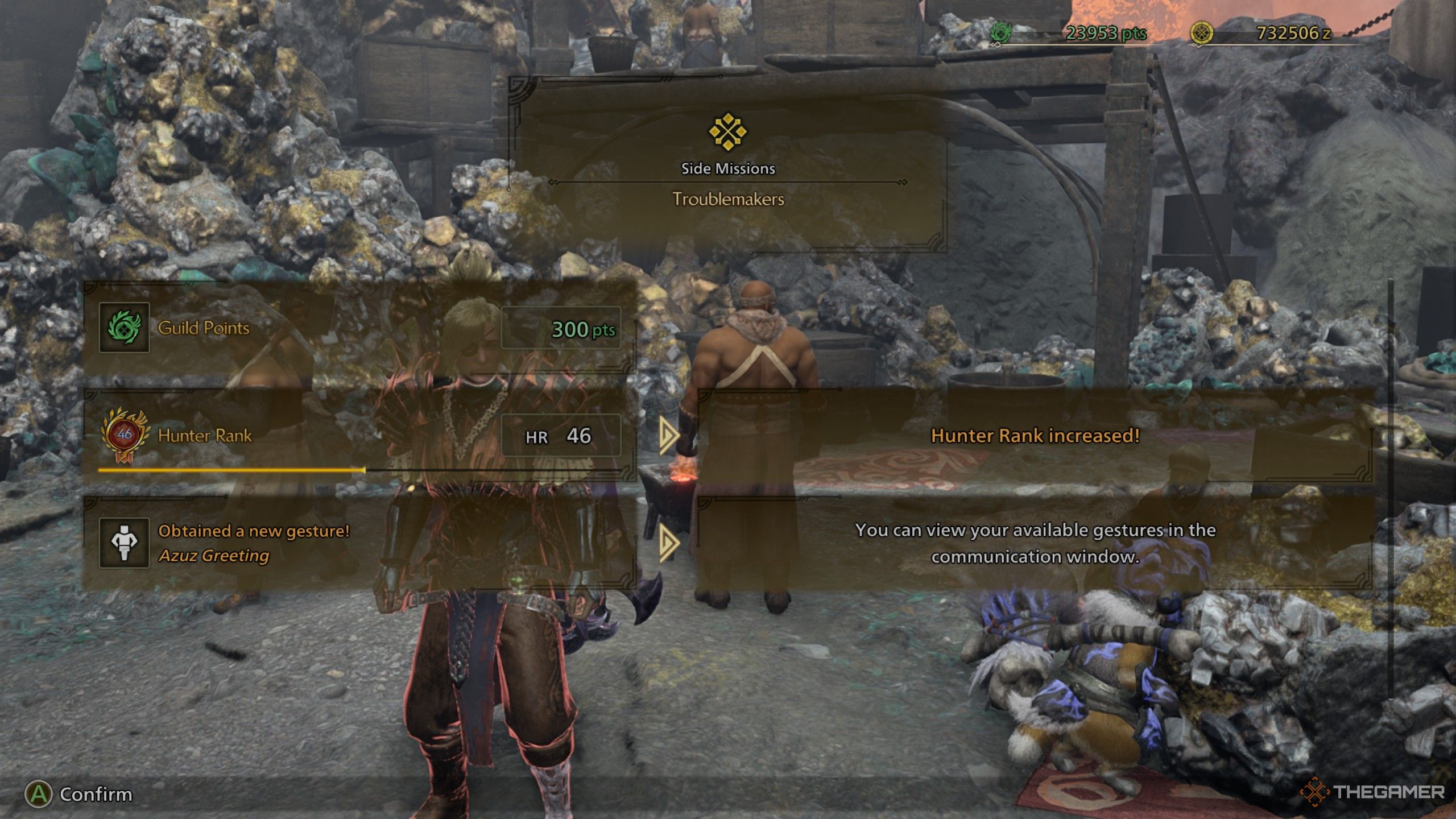Open the Hunter Rank increased notice panel
Viewport: 1456px width, 819px height.
coord(1035,436)
